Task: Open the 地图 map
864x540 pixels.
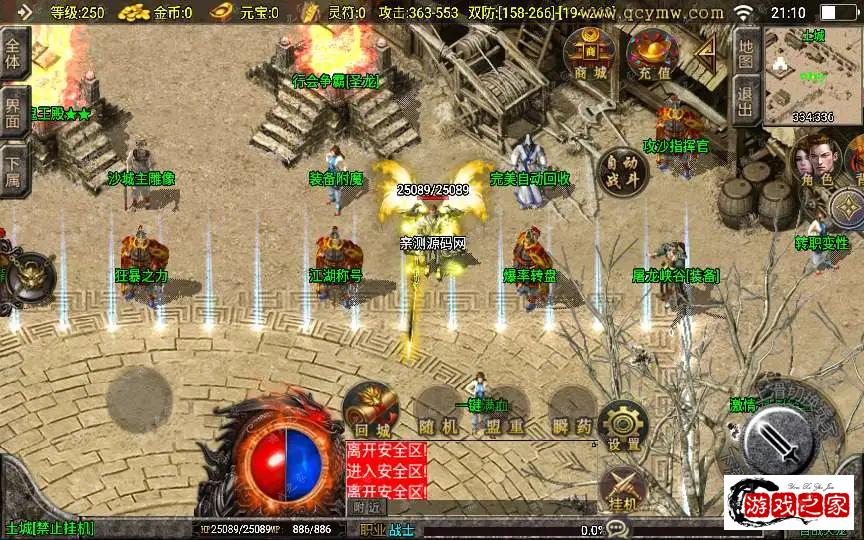Action: tap(745, 47)
